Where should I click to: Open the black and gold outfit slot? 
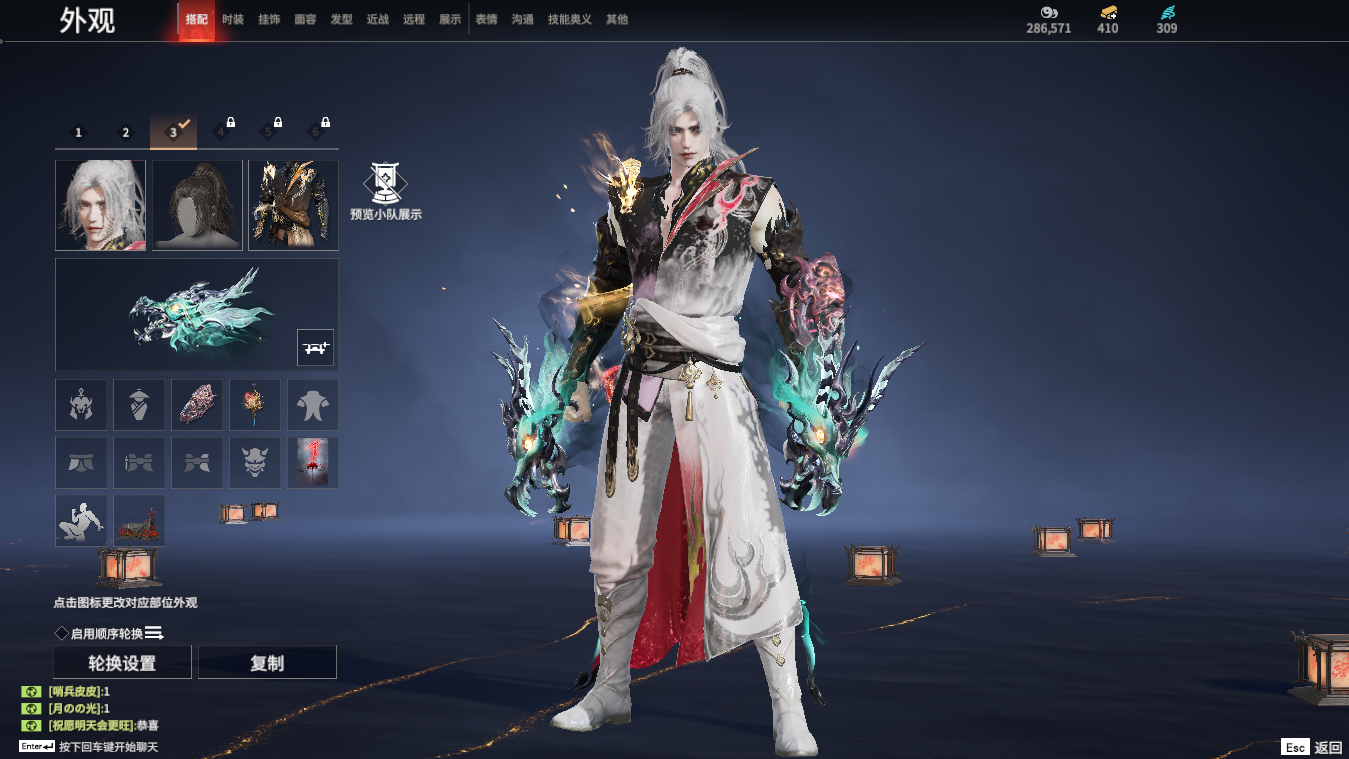click(293, 205)
